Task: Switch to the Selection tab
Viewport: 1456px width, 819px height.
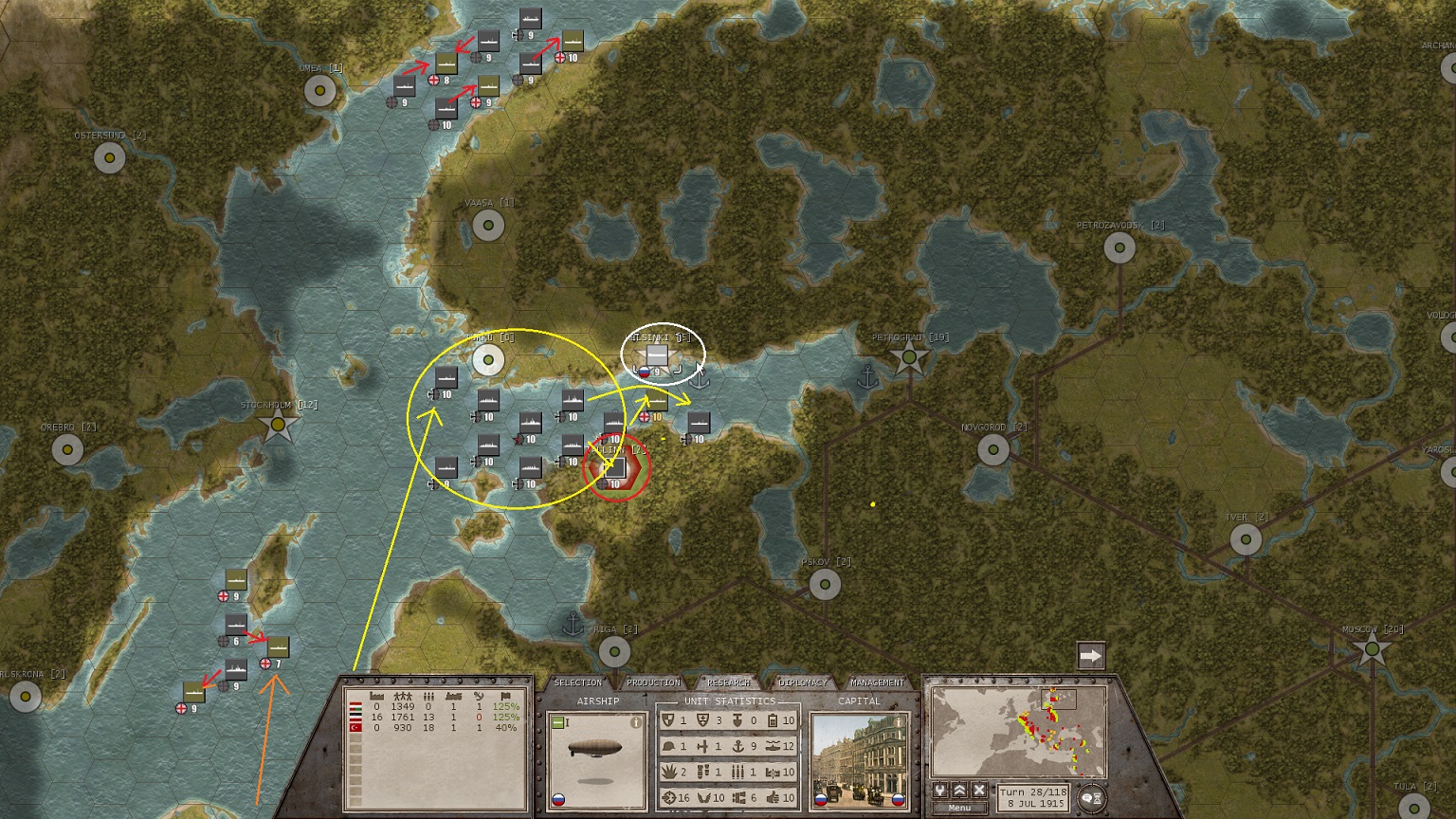Action: pos(577,682)
